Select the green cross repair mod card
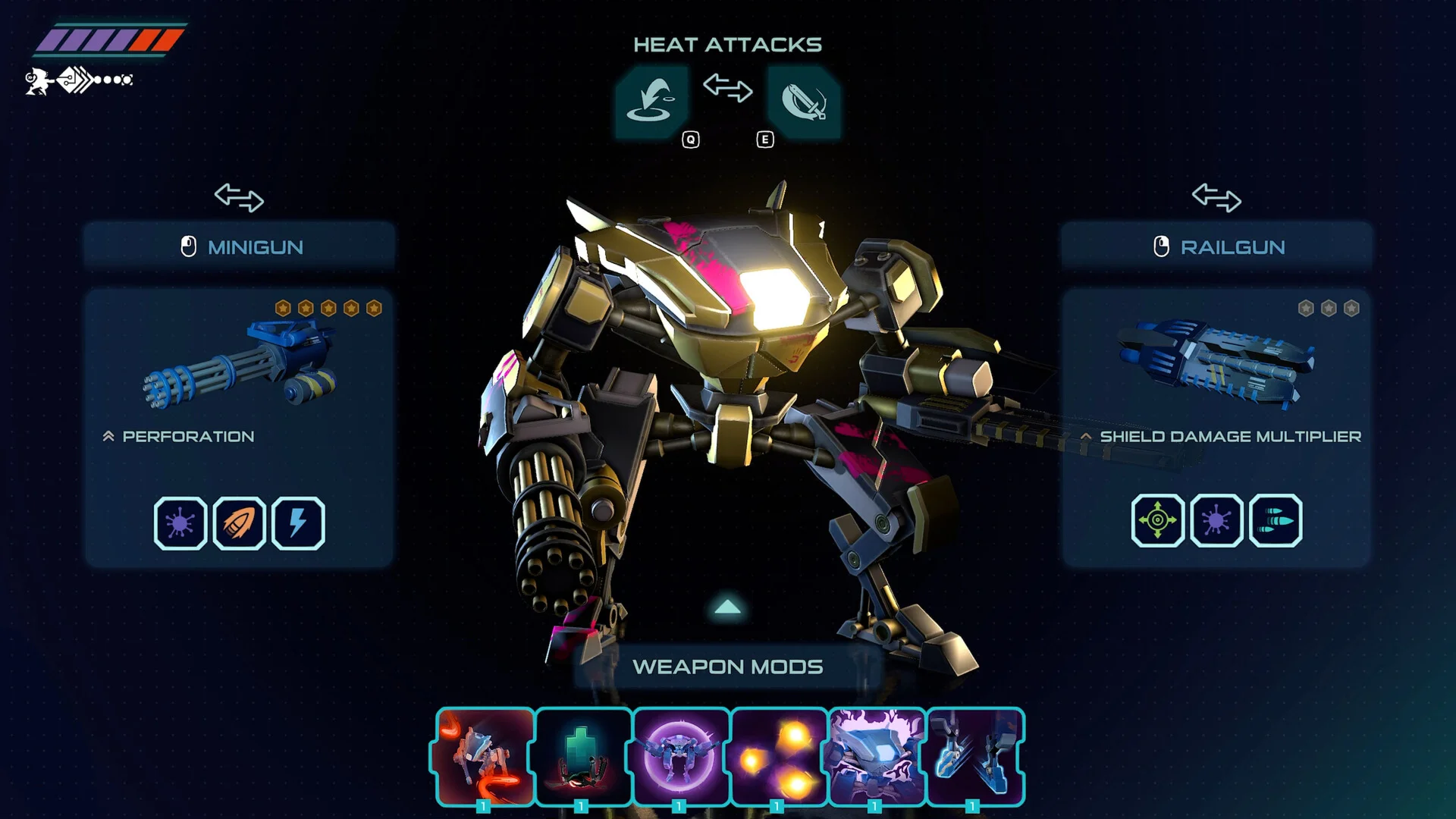Image resolution: width=1456 pixels, height=819 pixels. click(x=583, y=756)
